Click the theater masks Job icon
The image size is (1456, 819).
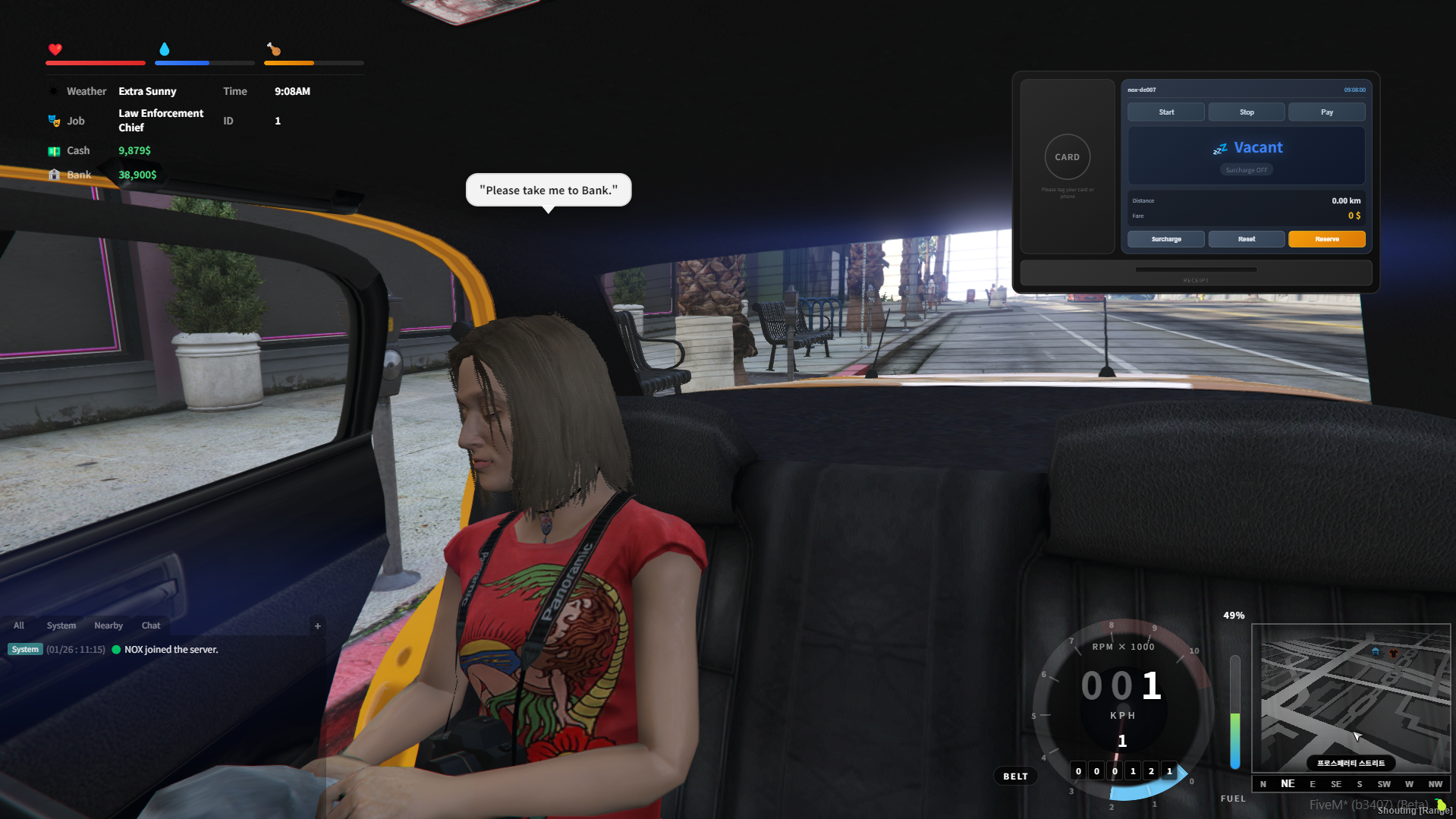[54, 120]
